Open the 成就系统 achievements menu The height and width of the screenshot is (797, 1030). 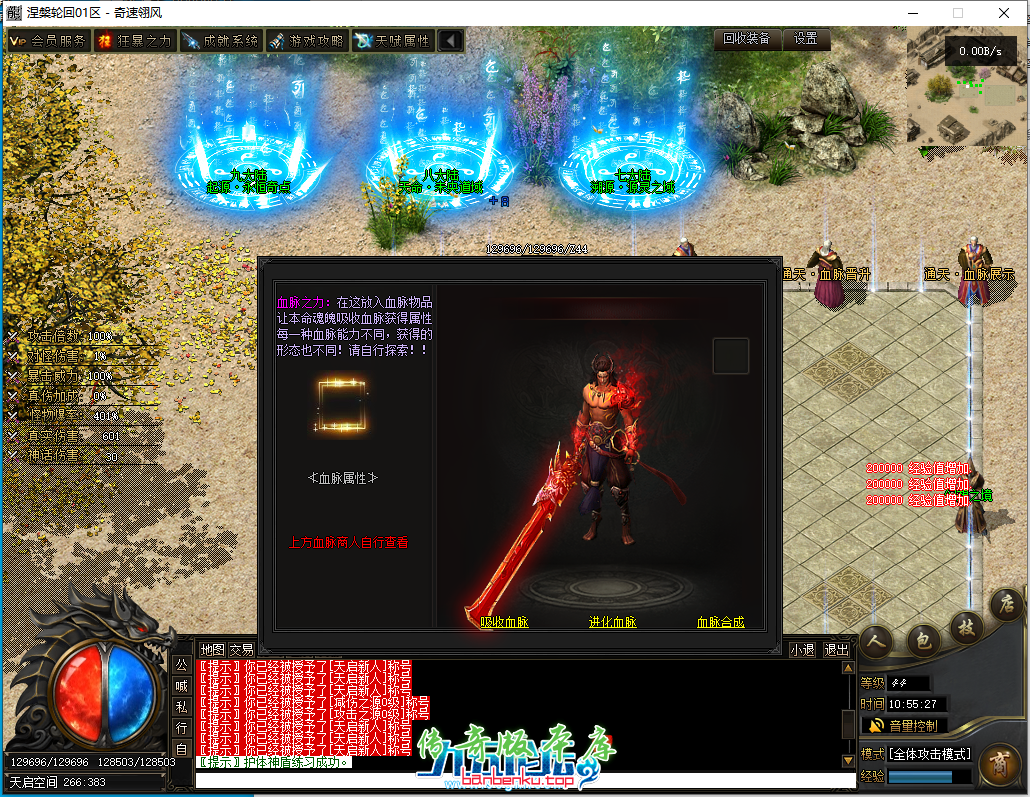(221, 41)
